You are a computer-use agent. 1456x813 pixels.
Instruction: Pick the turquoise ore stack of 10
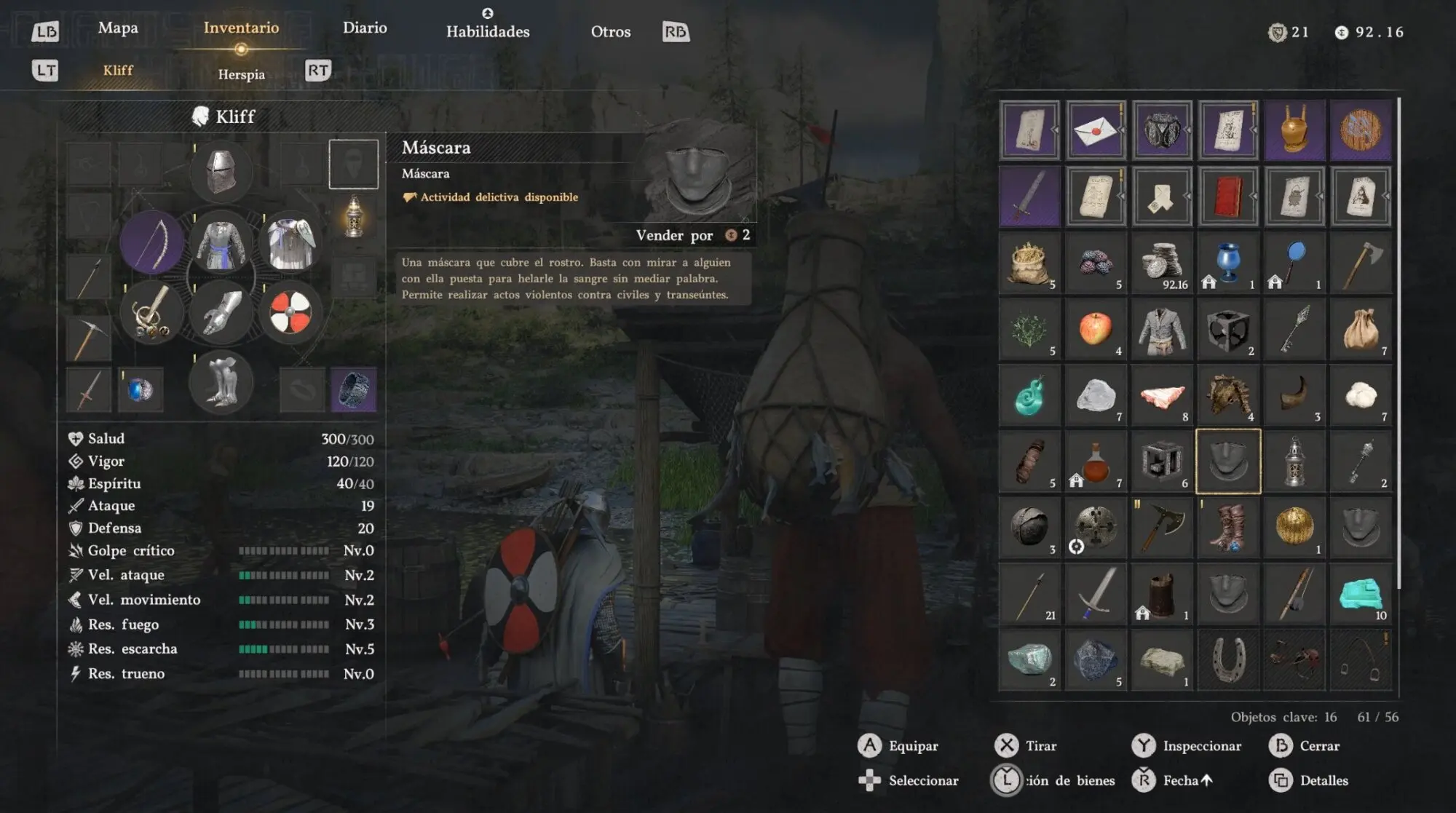(1361, 595)
